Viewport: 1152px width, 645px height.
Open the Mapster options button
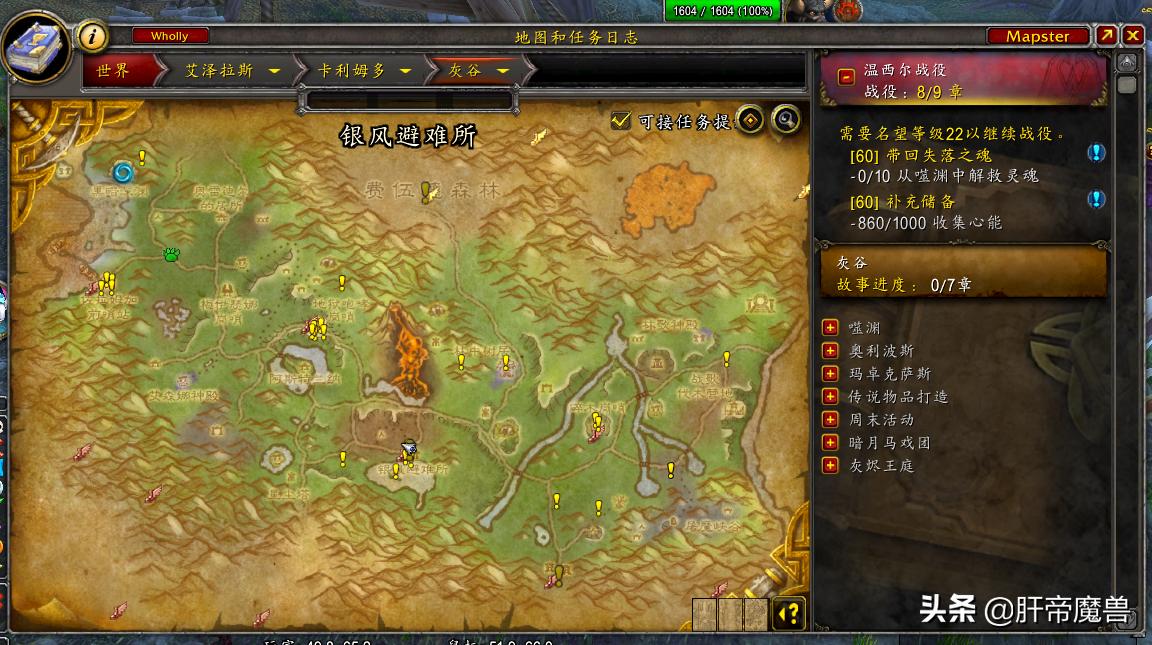coord(1037,36)
